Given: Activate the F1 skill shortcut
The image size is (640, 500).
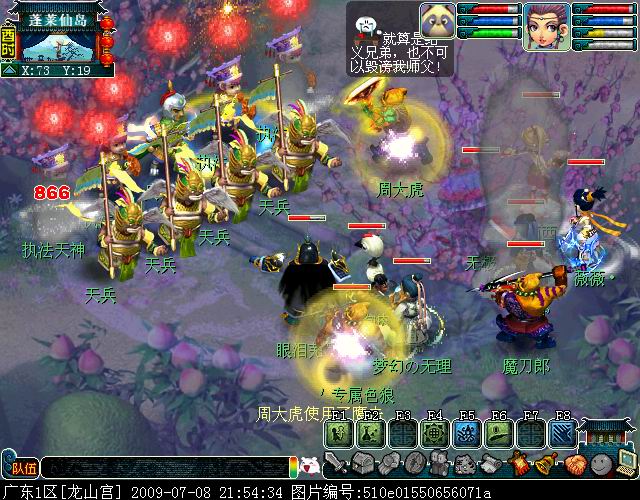Looking at the screenshot, I should tap(338, 432).
